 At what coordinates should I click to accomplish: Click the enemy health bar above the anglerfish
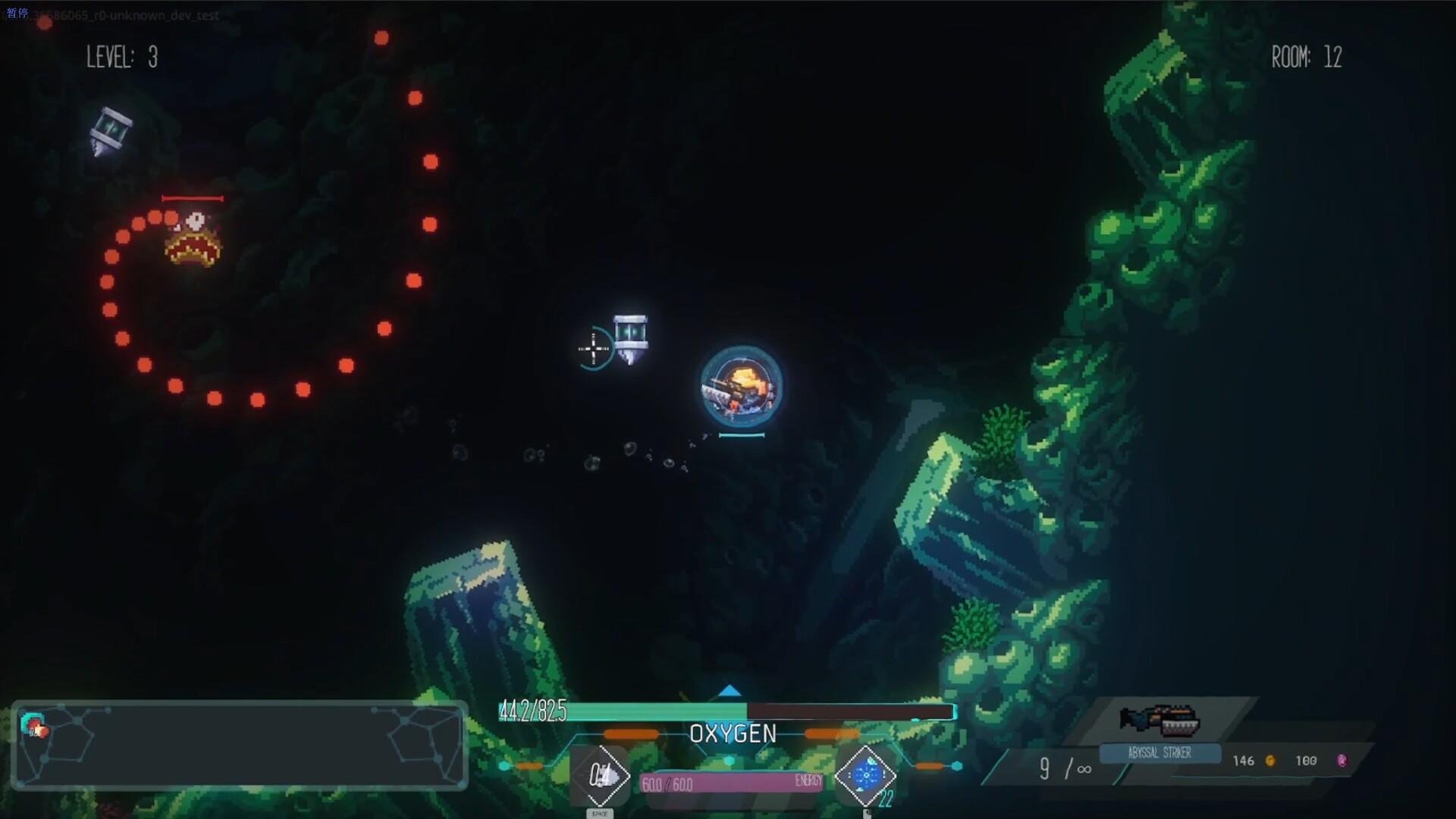coord(193,197)
